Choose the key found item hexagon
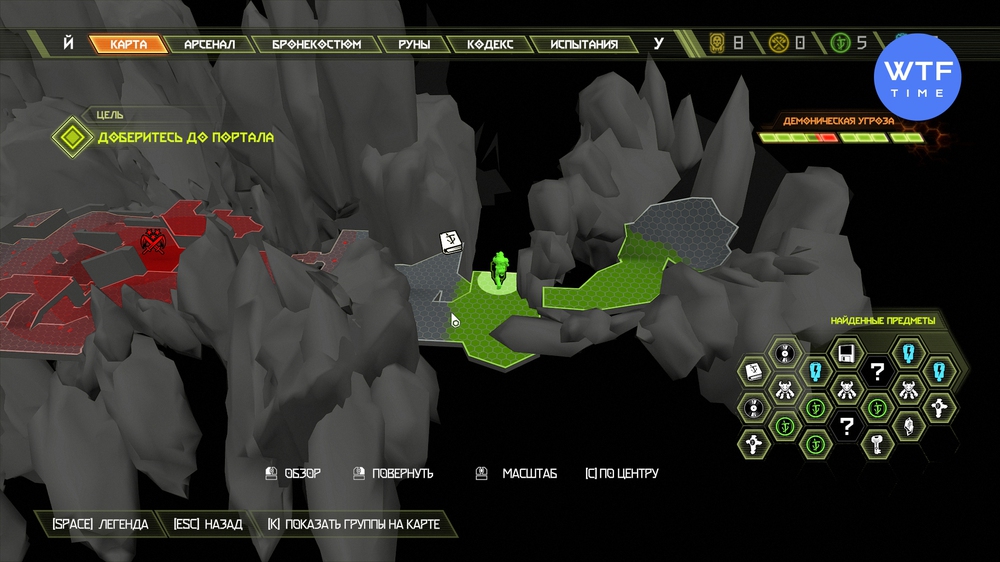 point(877,441)
